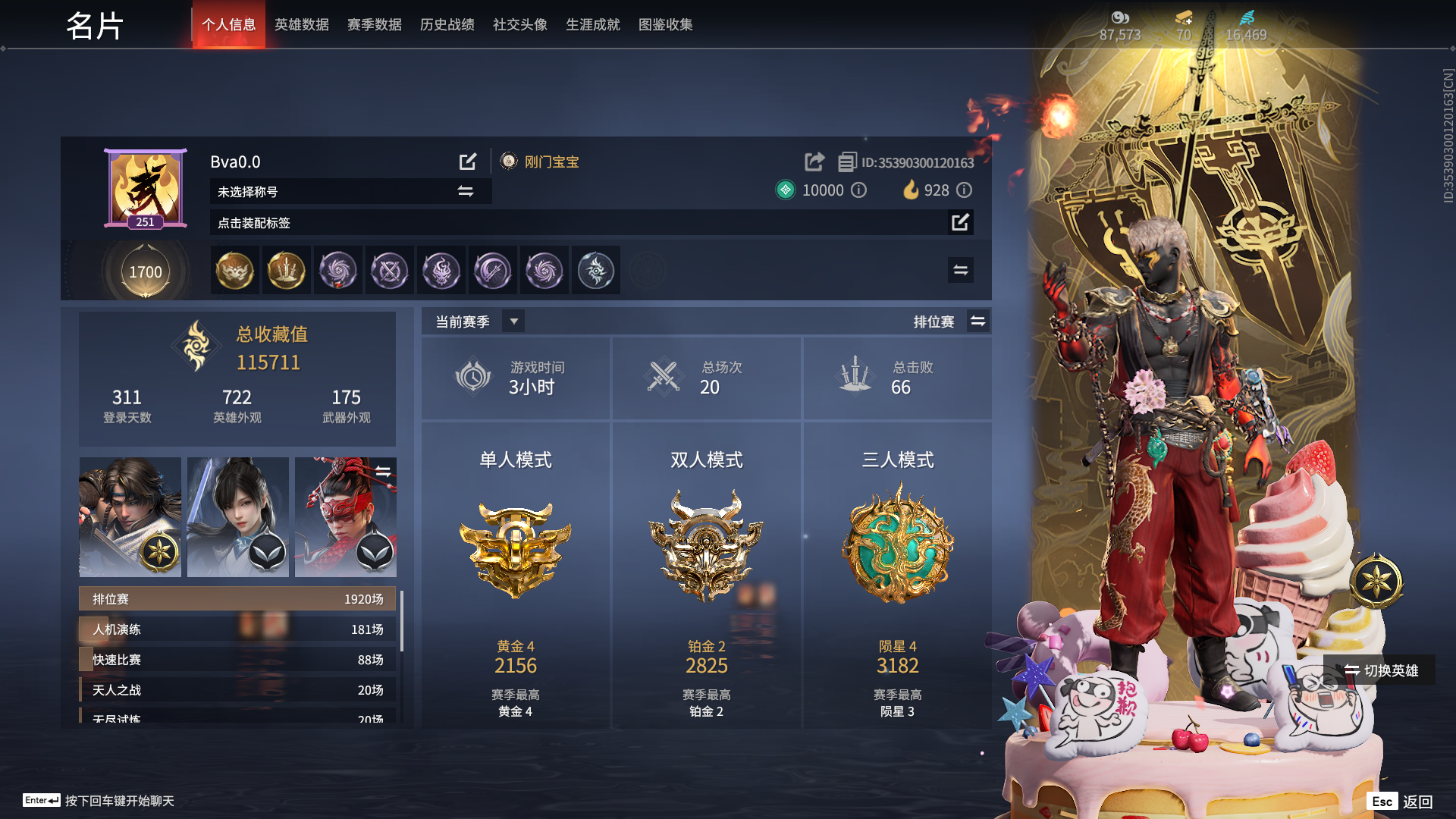Click the edit icon on the 点击装配标签 bar

click(x=962, y=223)
